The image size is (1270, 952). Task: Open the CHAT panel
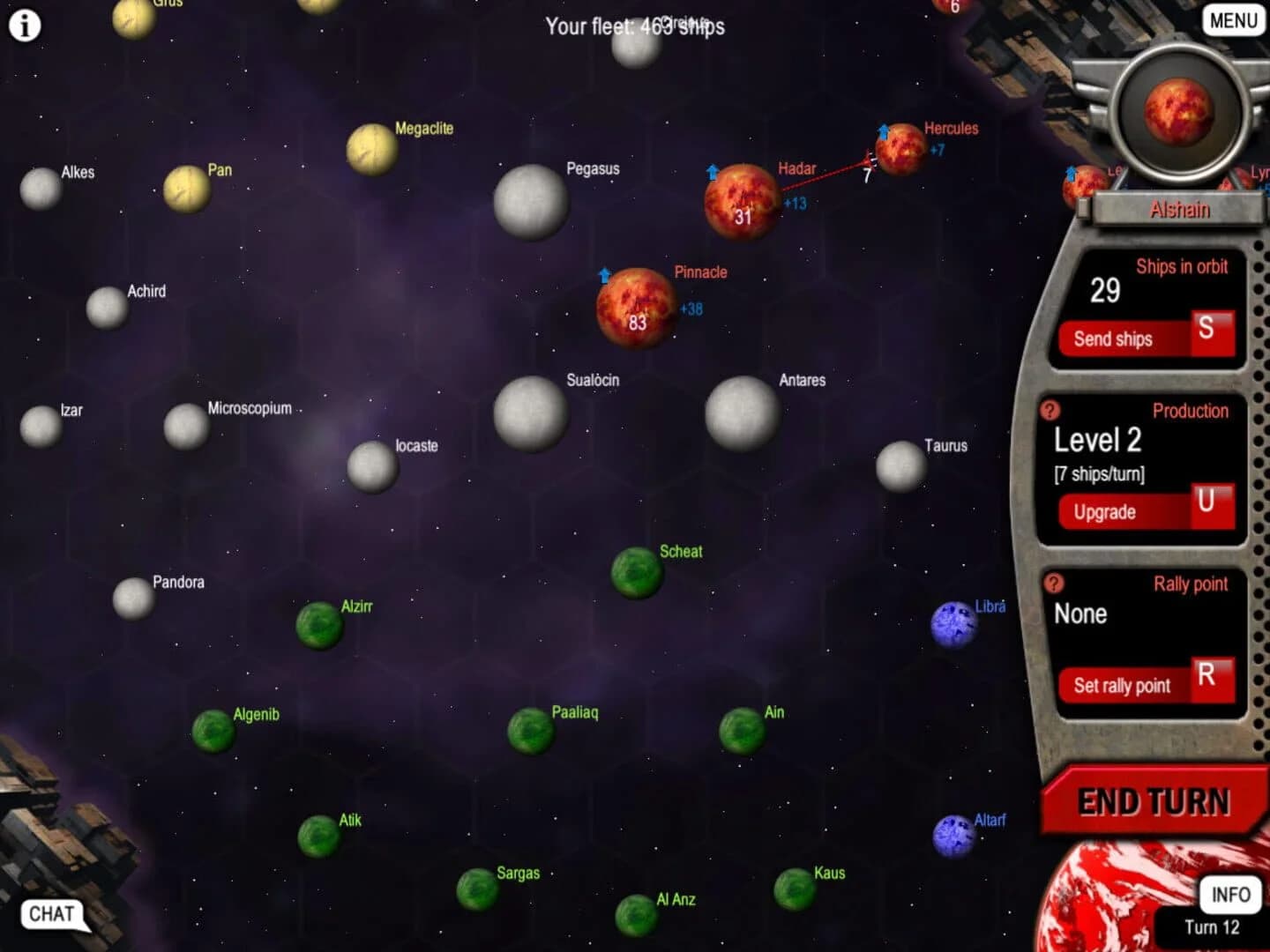tap(50, 915)
